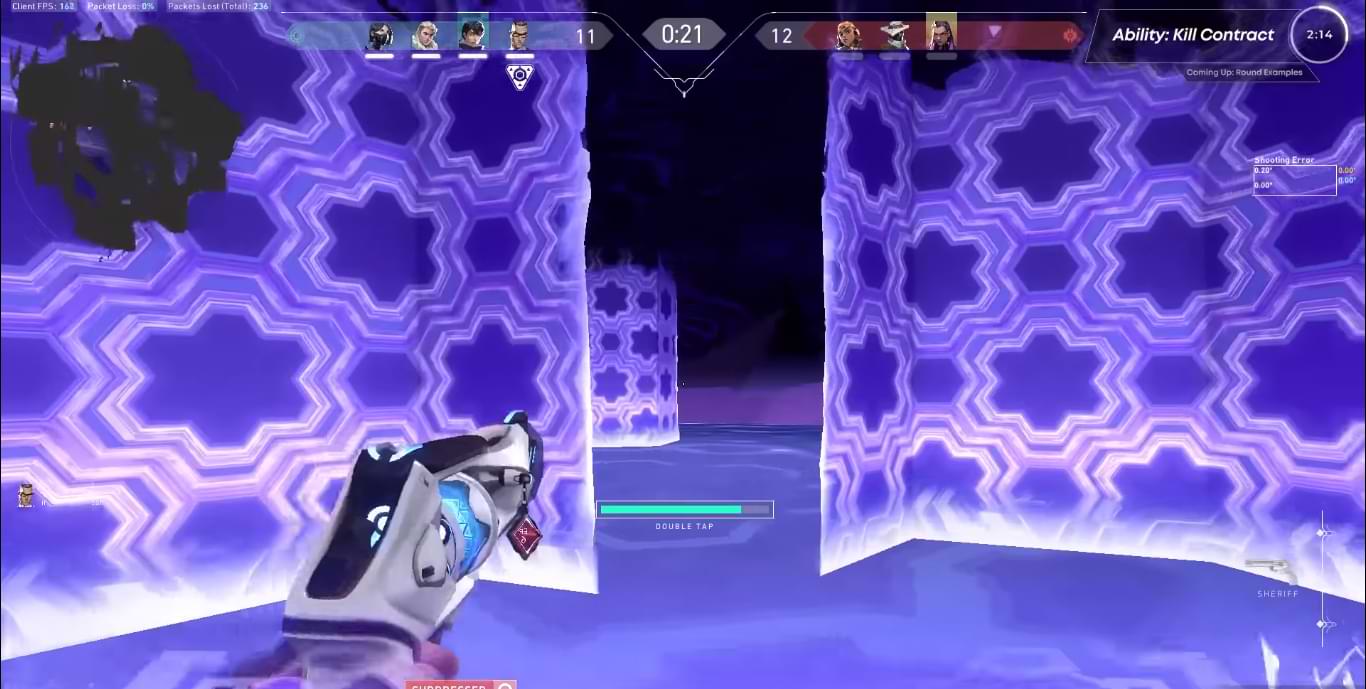This screenshot has width=1366, height=689.
Task: Select the white-hat Cypher enemy portrait
Action: [894, 36]
